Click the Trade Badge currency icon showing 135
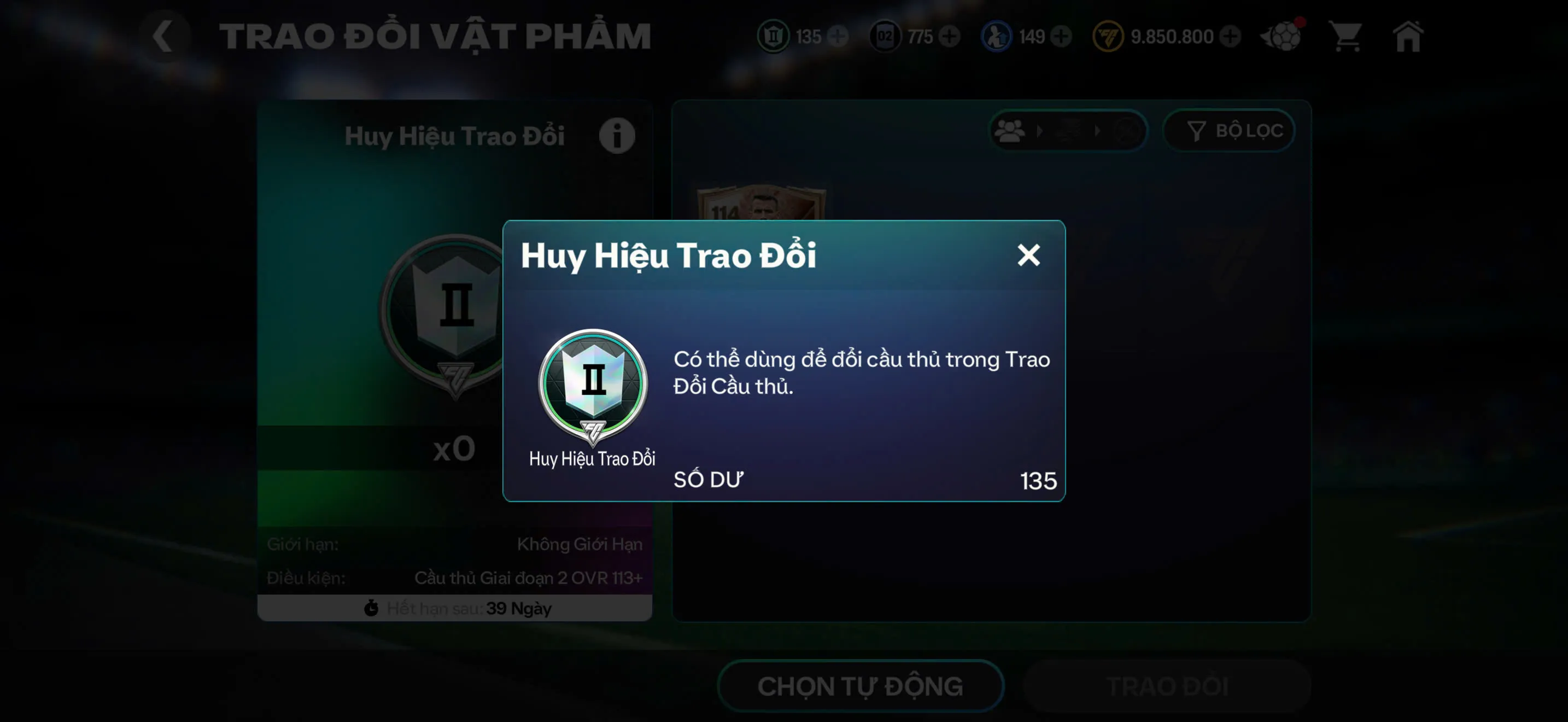1568x722 pixels. point(773,36)
